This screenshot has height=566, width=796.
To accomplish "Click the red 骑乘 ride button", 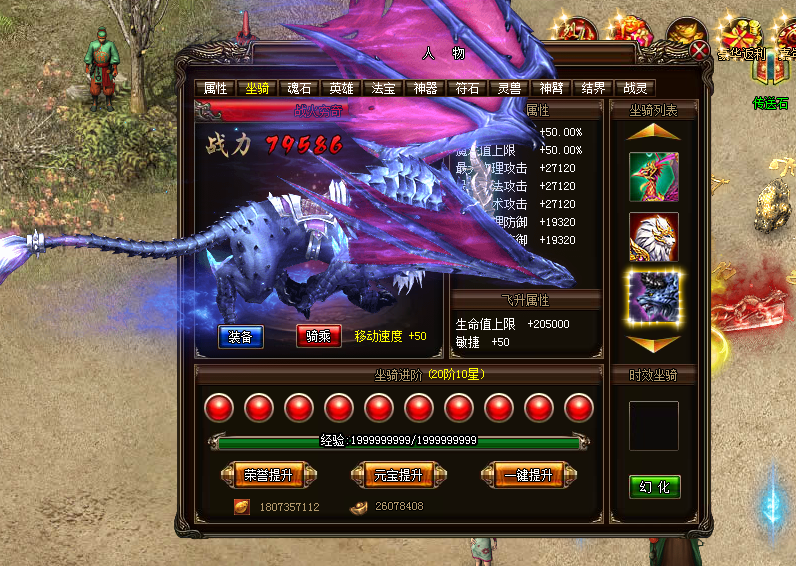I will coord(319,336).
